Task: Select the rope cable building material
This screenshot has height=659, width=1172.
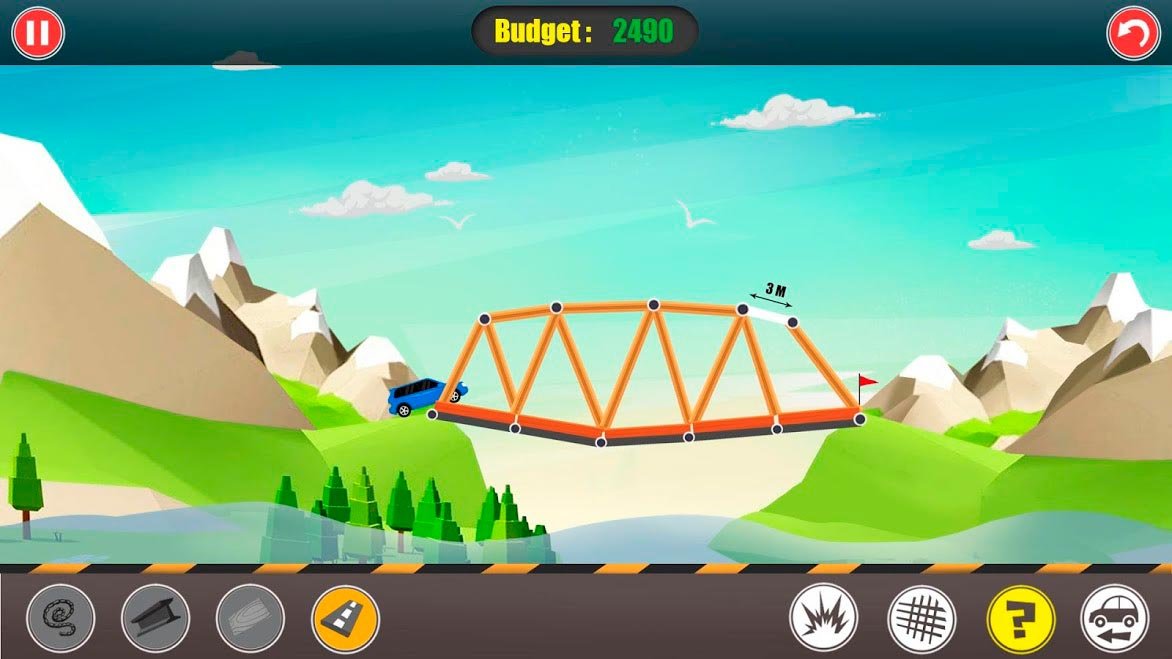Action: click(x=61, y=618)
